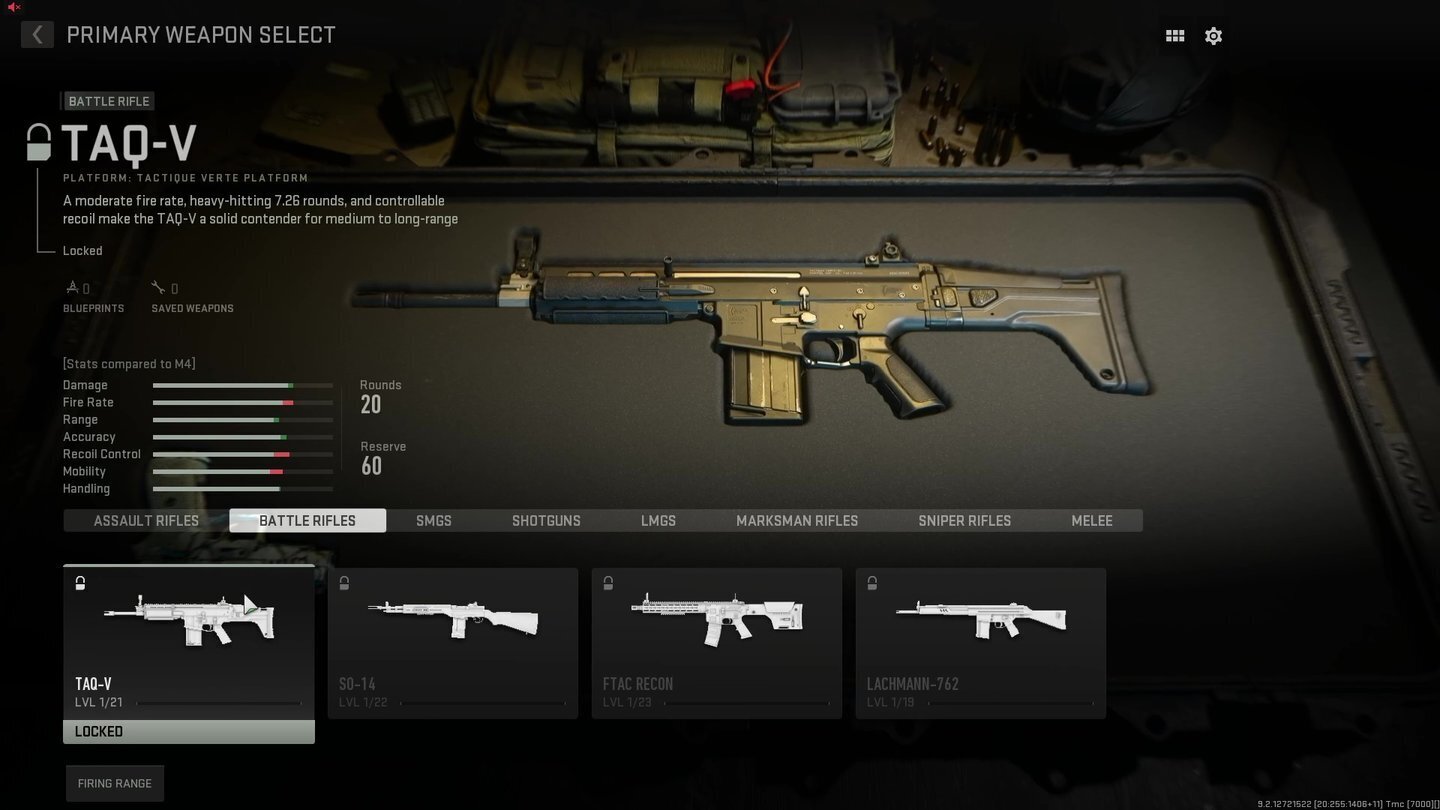Select the LMGs tab
The width and height of the screenshot is (1440, 810).
pos(658,520)
